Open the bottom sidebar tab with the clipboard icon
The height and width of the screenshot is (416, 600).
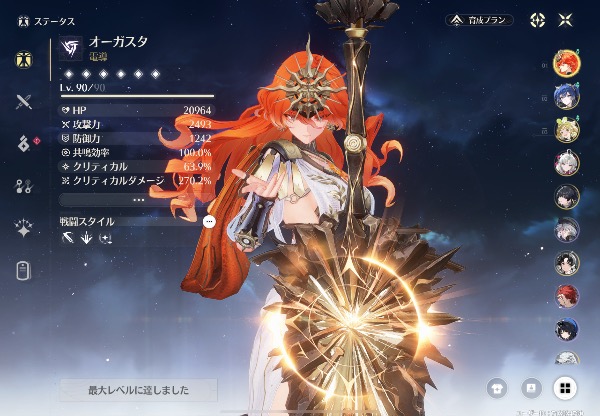tap(24, 270)
